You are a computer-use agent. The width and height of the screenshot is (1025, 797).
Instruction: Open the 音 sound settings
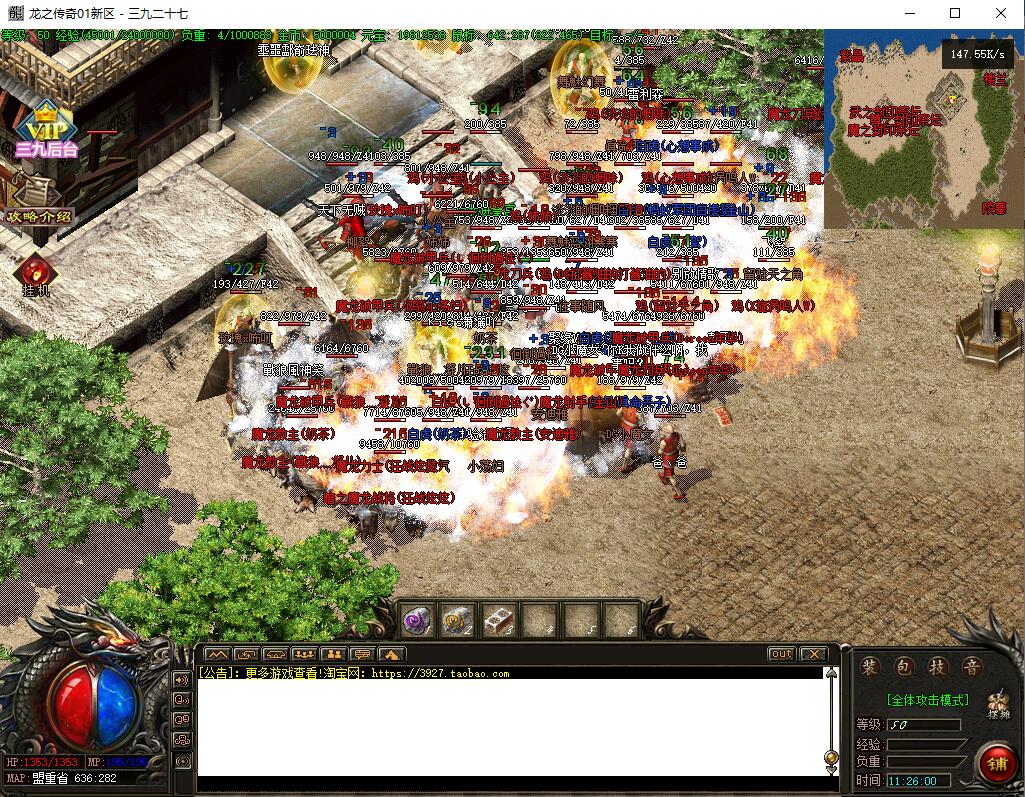click(x=970, y=667)
